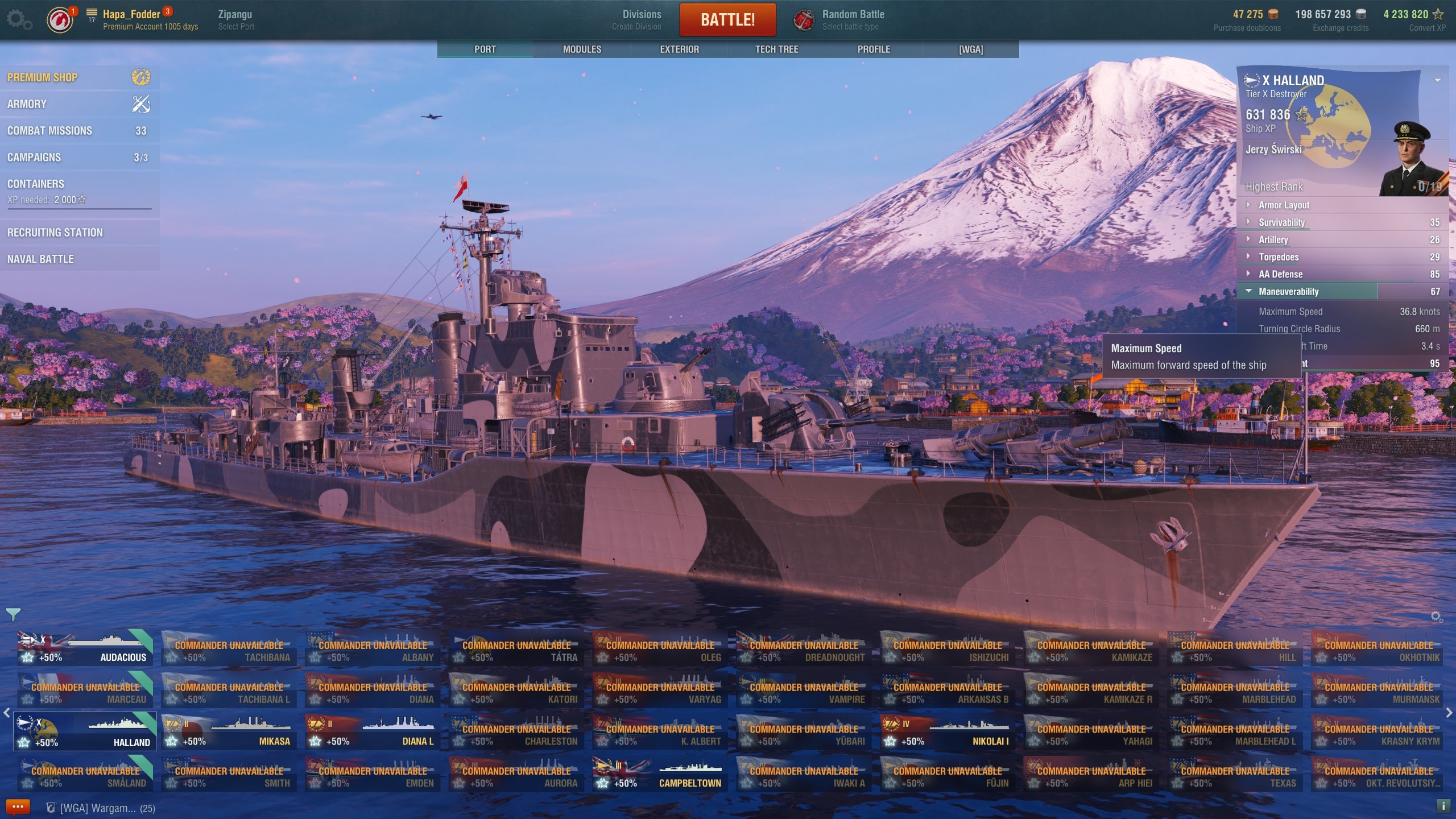Viewport: 1456px width, 819px height.
Task: Switch to the Modules tab
Action: pyautogui.click(x=582, y=49)
